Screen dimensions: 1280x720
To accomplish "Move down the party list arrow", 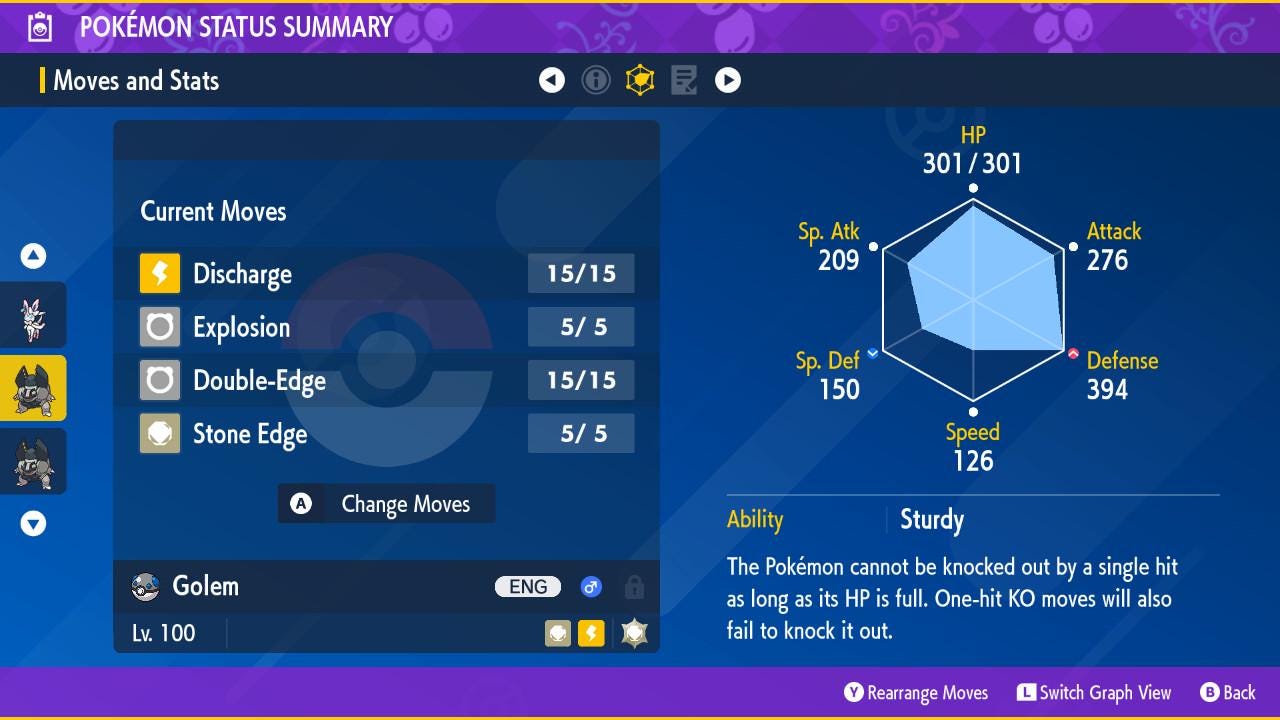I will pos(33,523).
